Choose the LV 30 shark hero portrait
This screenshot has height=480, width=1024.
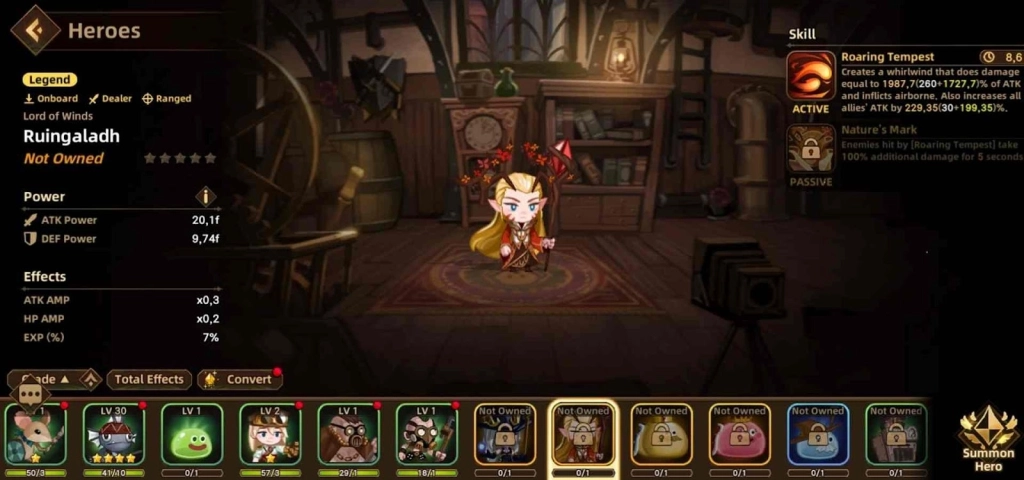[113, 434]
